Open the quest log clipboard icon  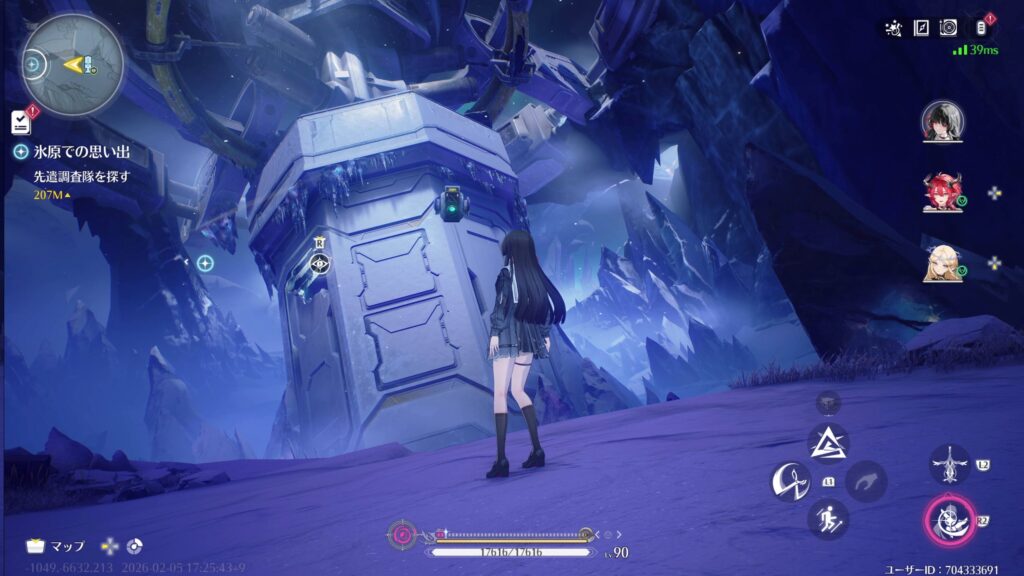click(x=21, y=122)
